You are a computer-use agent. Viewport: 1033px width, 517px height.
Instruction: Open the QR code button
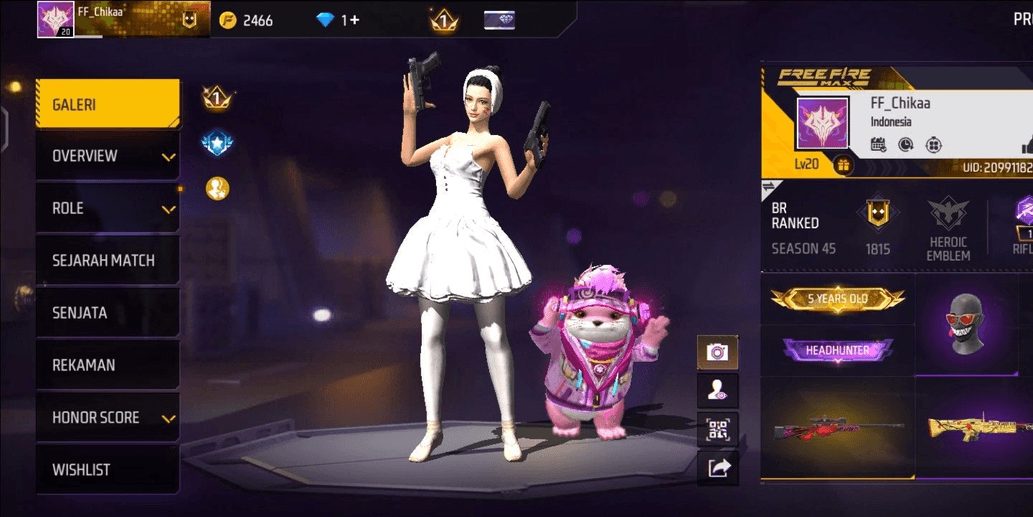pyautogui.click(x=717, y=429)
